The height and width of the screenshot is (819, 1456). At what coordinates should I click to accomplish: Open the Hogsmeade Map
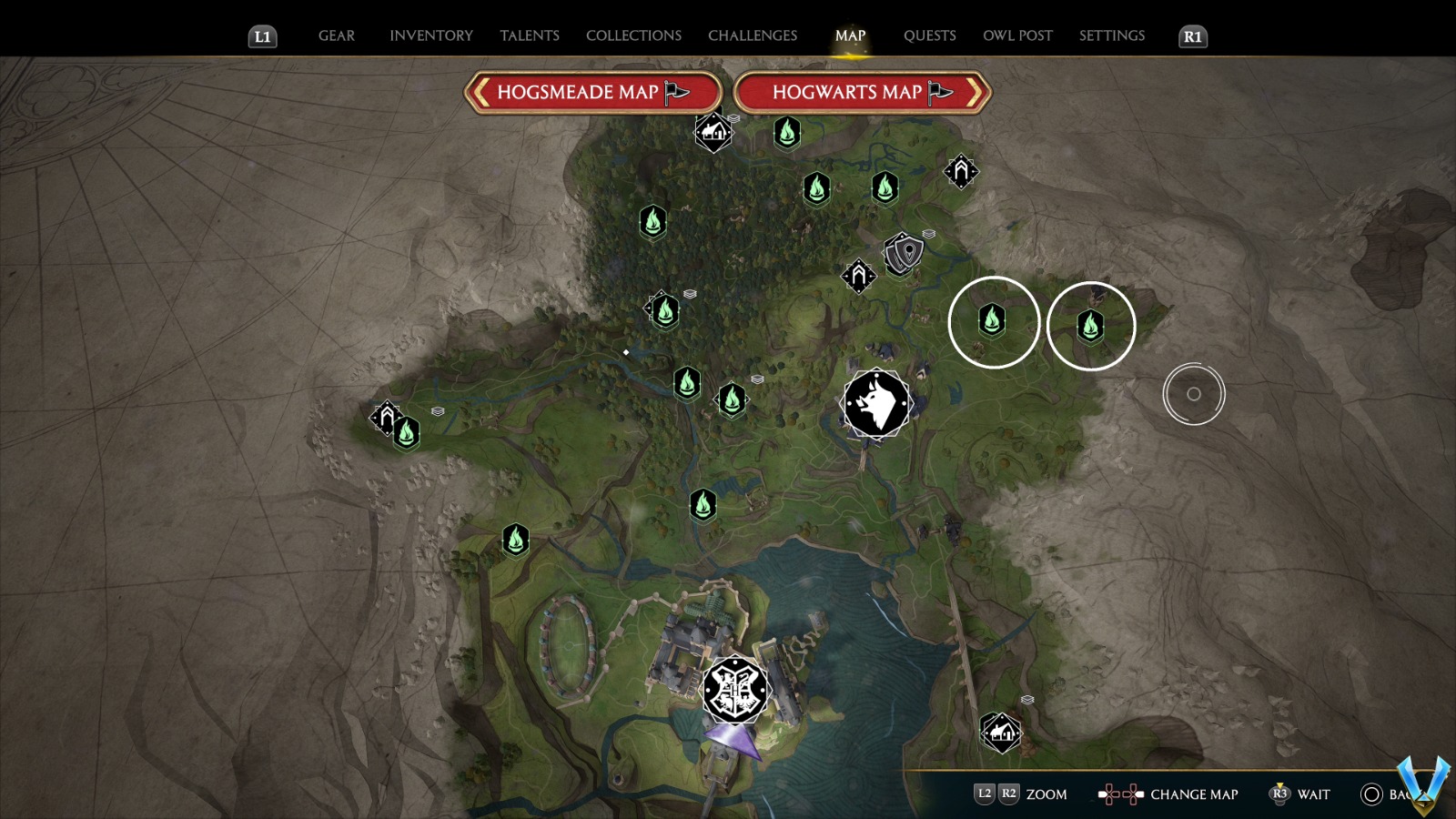[x=591, y=92]
